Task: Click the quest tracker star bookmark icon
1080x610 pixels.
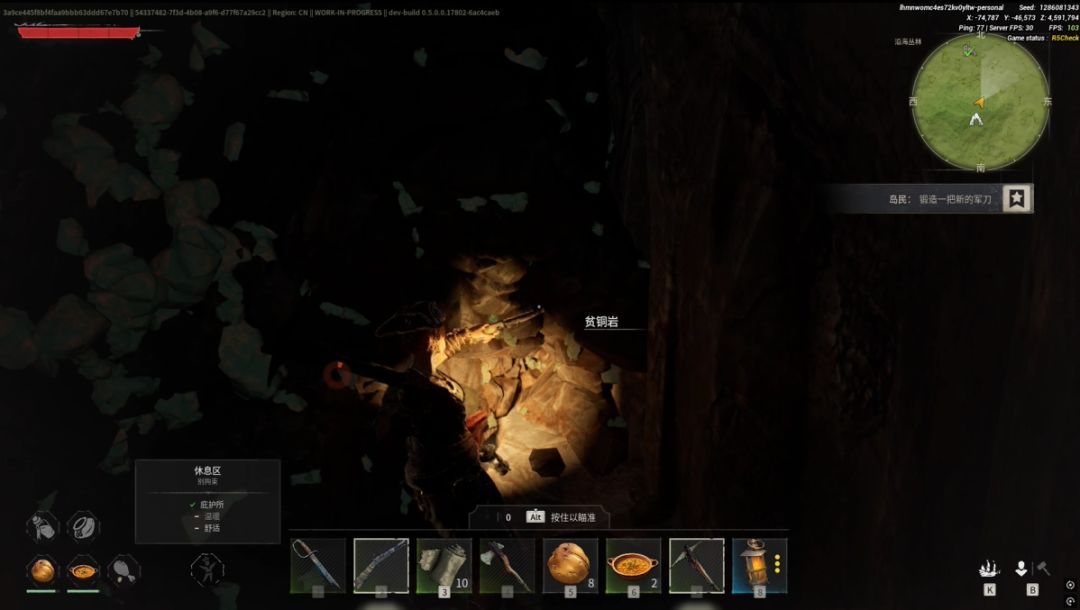Action: (x=1017, y=199)
